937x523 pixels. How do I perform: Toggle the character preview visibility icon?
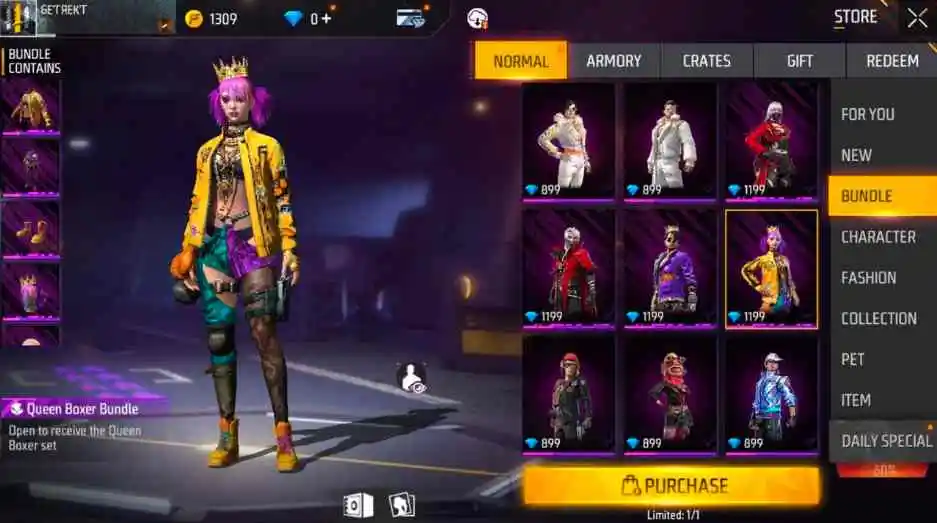[x=411, y=377]
